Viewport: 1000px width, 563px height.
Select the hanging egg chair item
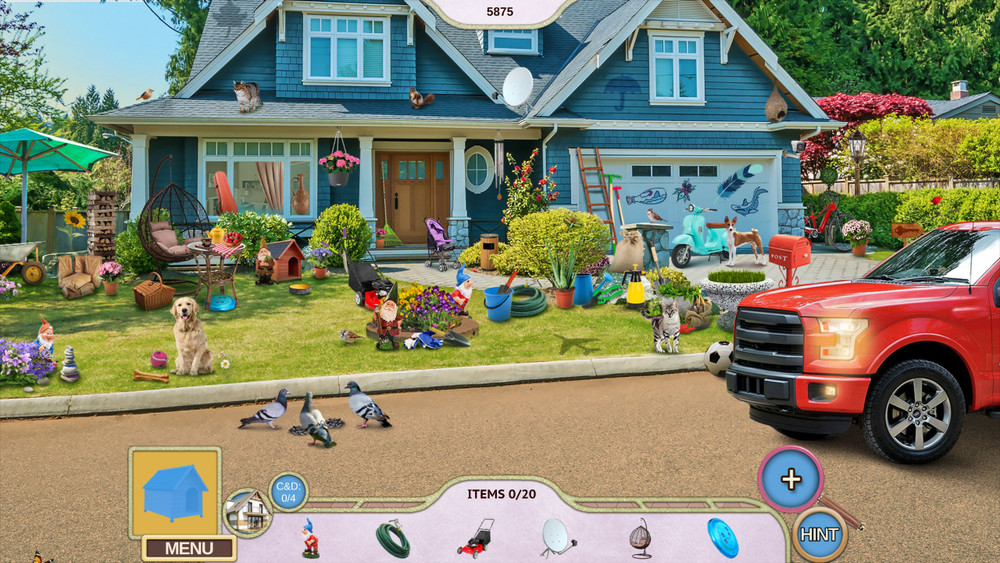[640, 538]
